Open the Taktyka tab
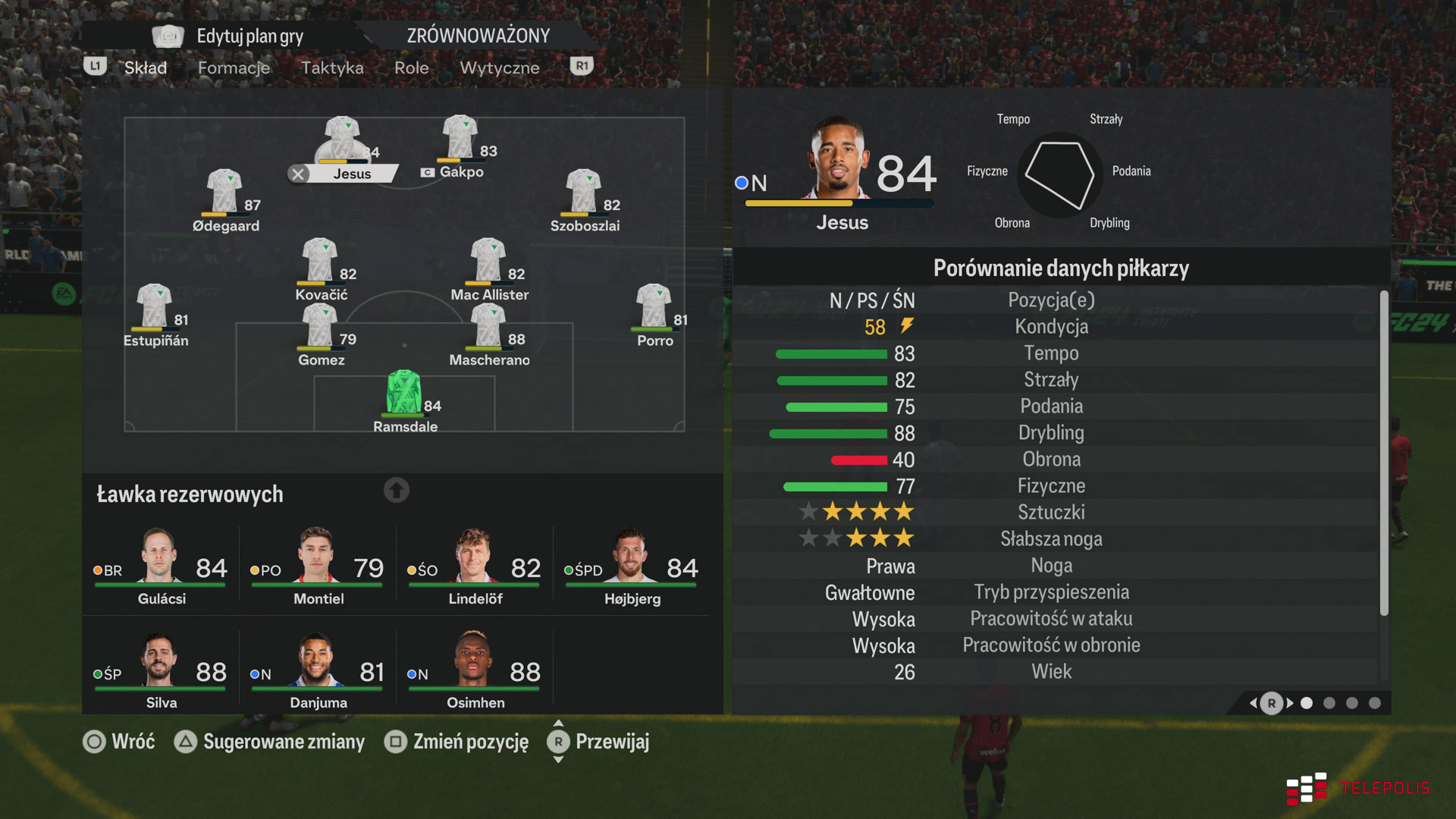 (x=332, y=67)
